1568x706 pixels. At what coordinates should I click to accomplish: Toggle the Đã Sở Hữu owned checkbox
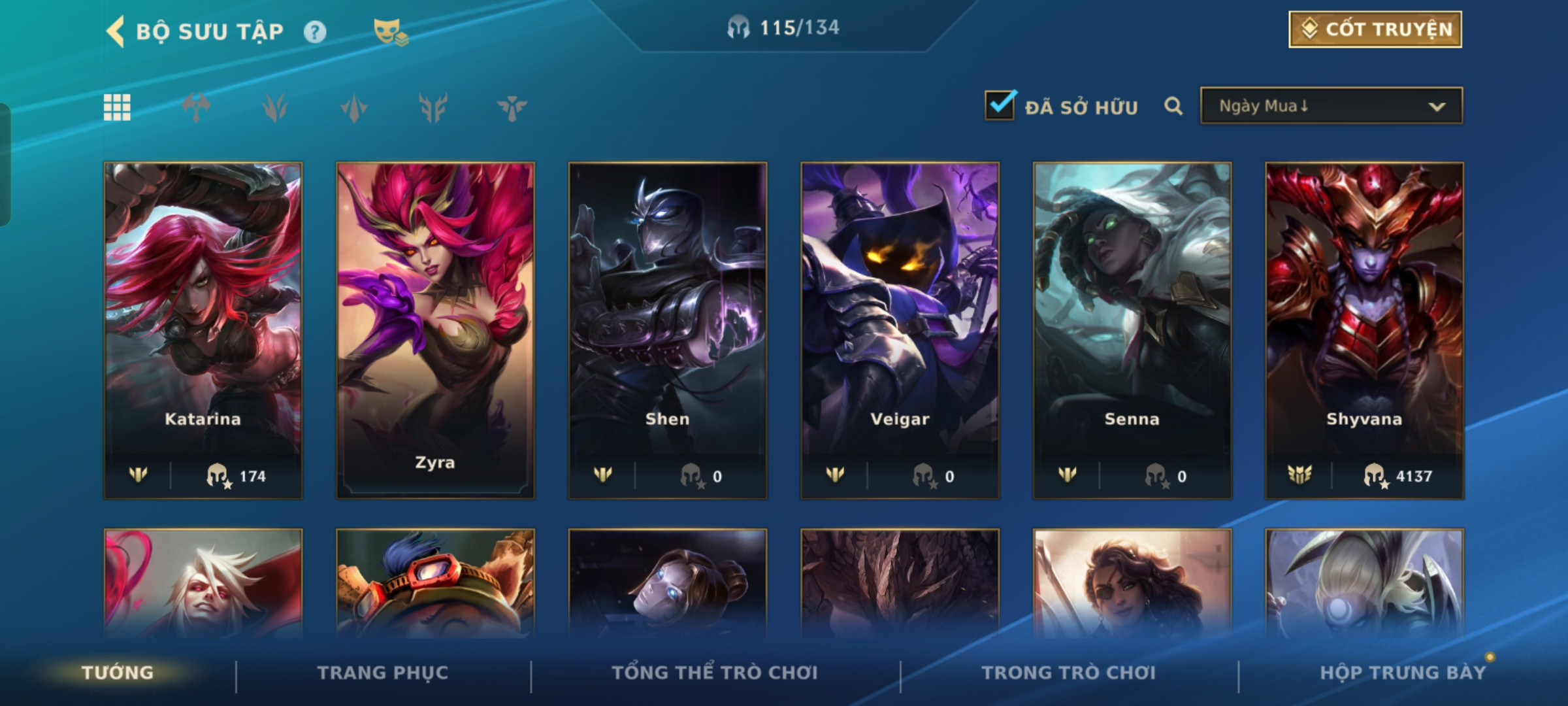coord(1000,105)
